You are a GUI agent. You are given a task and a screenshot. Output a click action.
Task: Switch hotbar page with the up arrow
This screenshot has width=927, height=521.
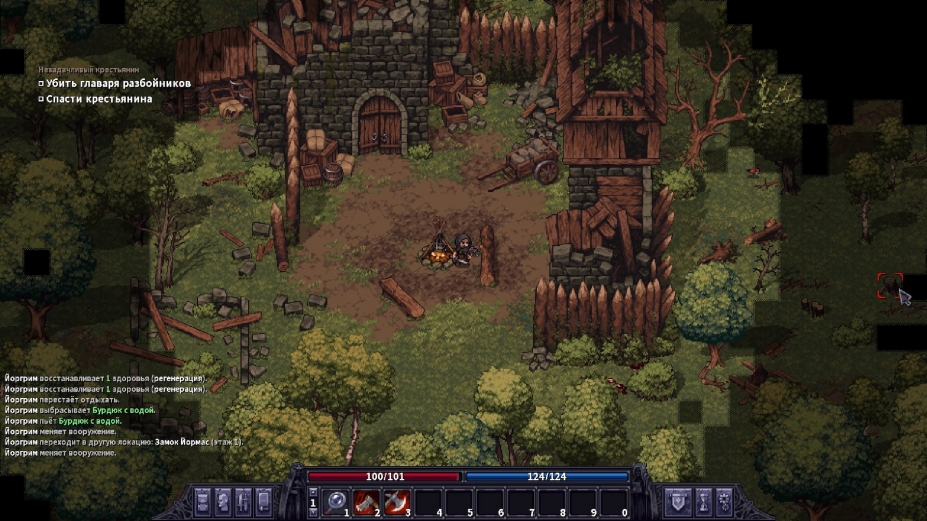(313, 492)
